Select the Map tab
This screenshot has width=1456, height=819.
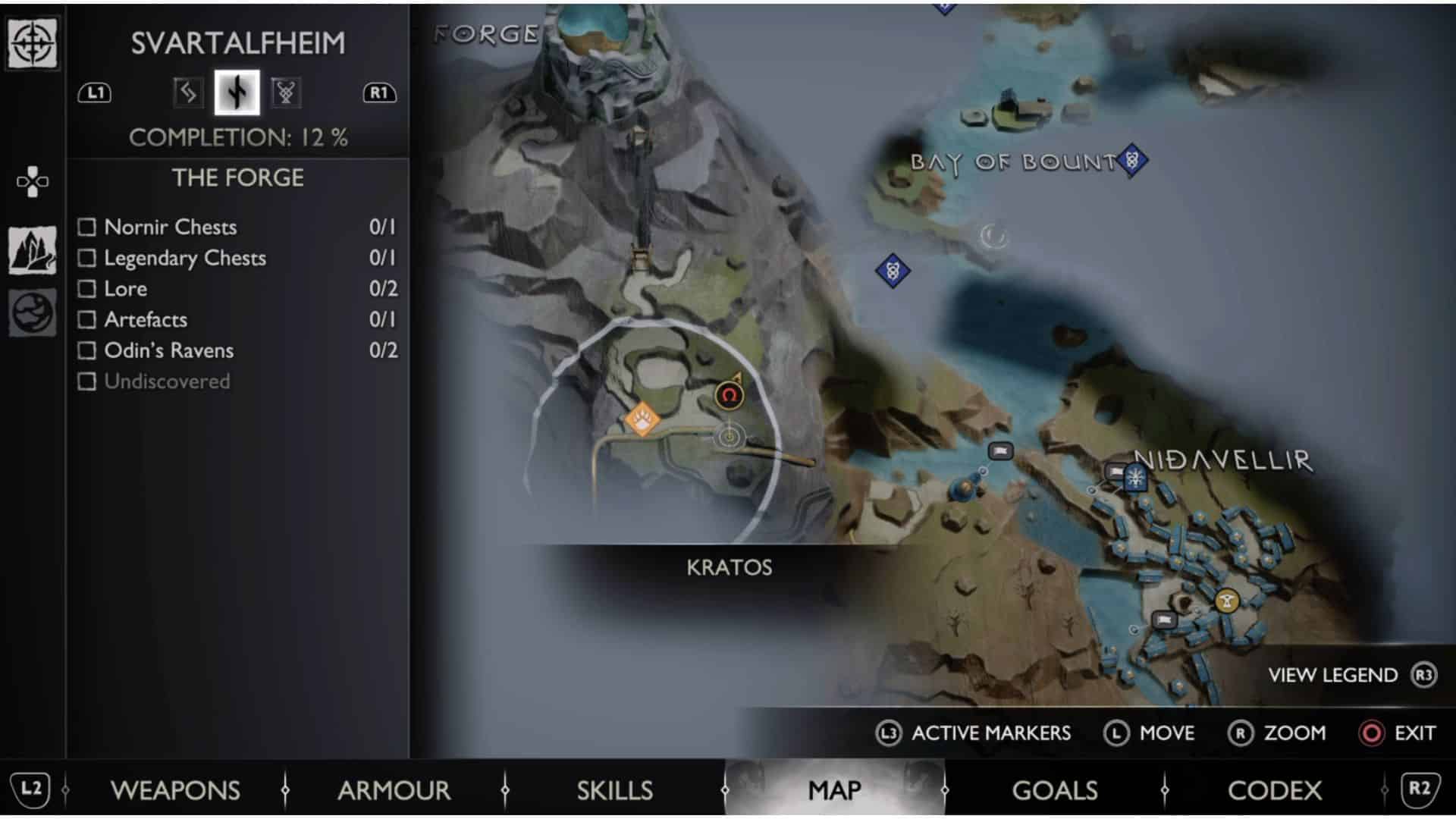(834, 790)
